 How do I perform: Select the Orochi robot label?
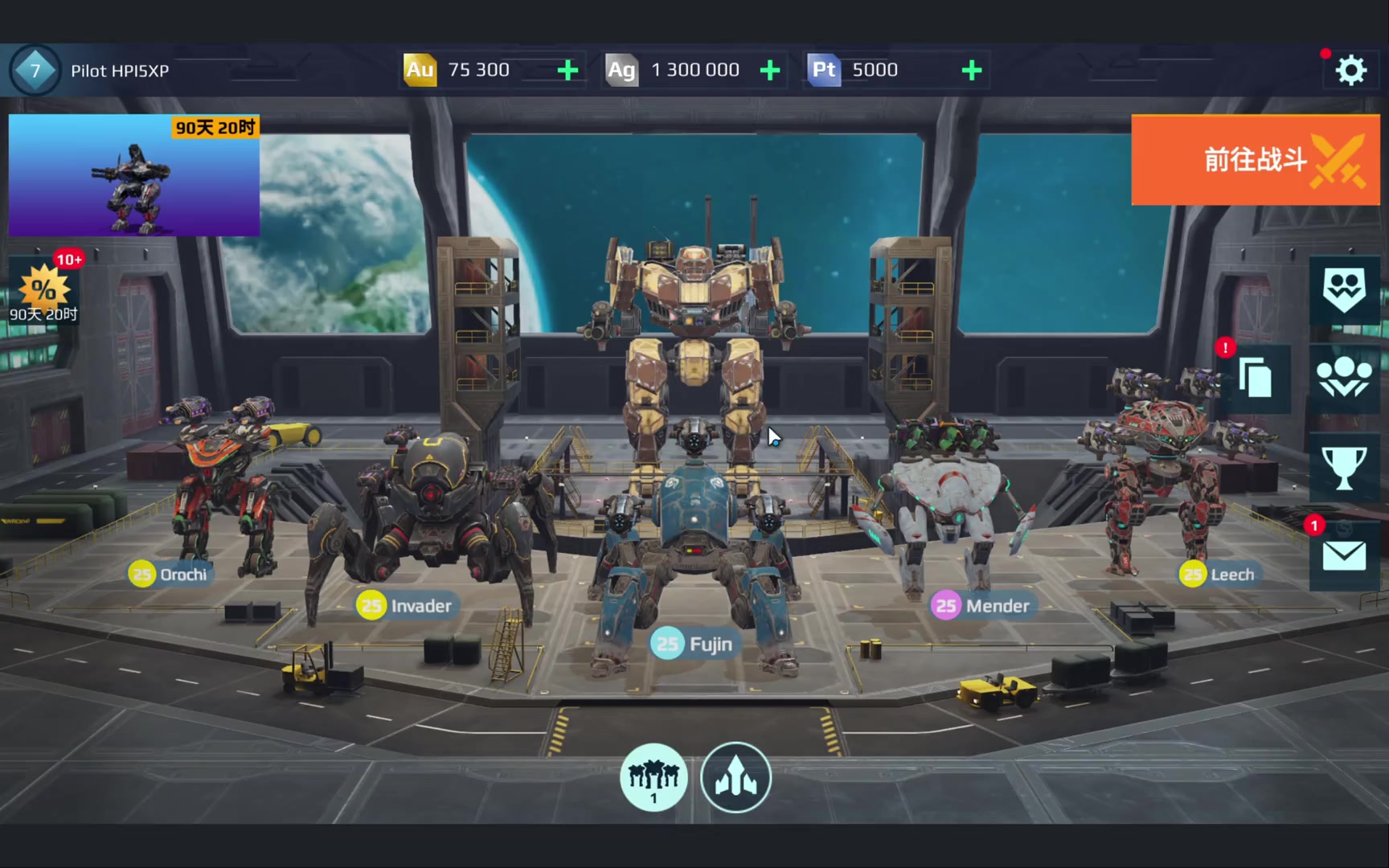[x=170, y=574]
